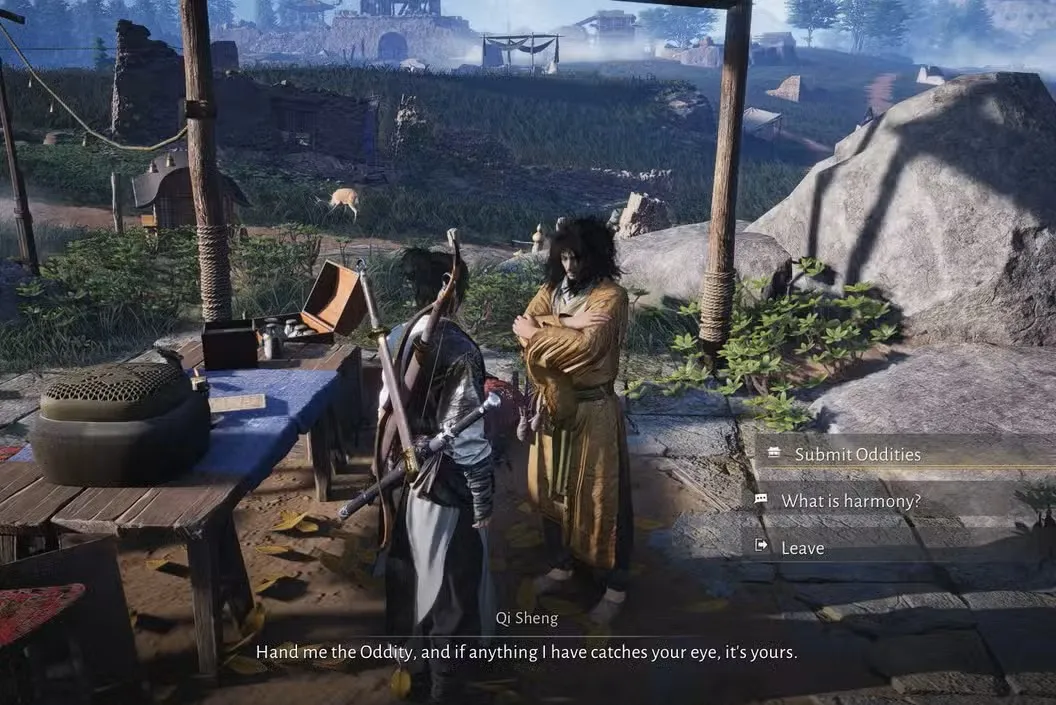
Task: Ask "What is harmony?"
Action: (850, 500)
